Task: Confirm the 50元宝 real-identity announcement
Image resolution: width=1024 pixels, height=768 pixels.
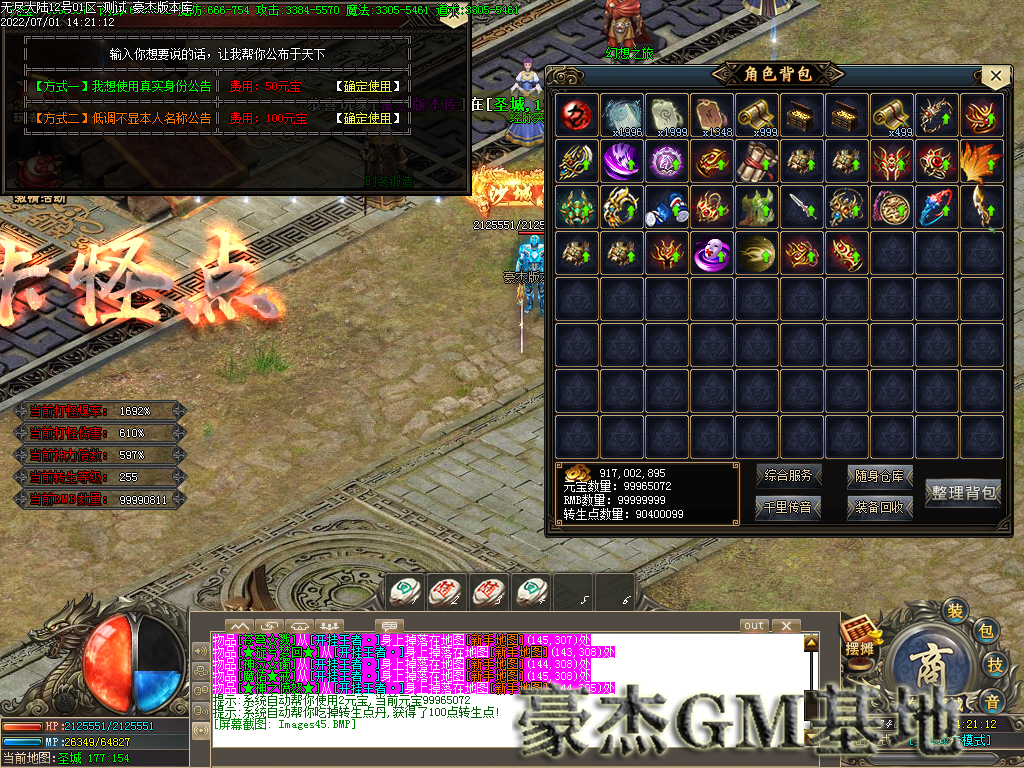Action: pos(367,87)
